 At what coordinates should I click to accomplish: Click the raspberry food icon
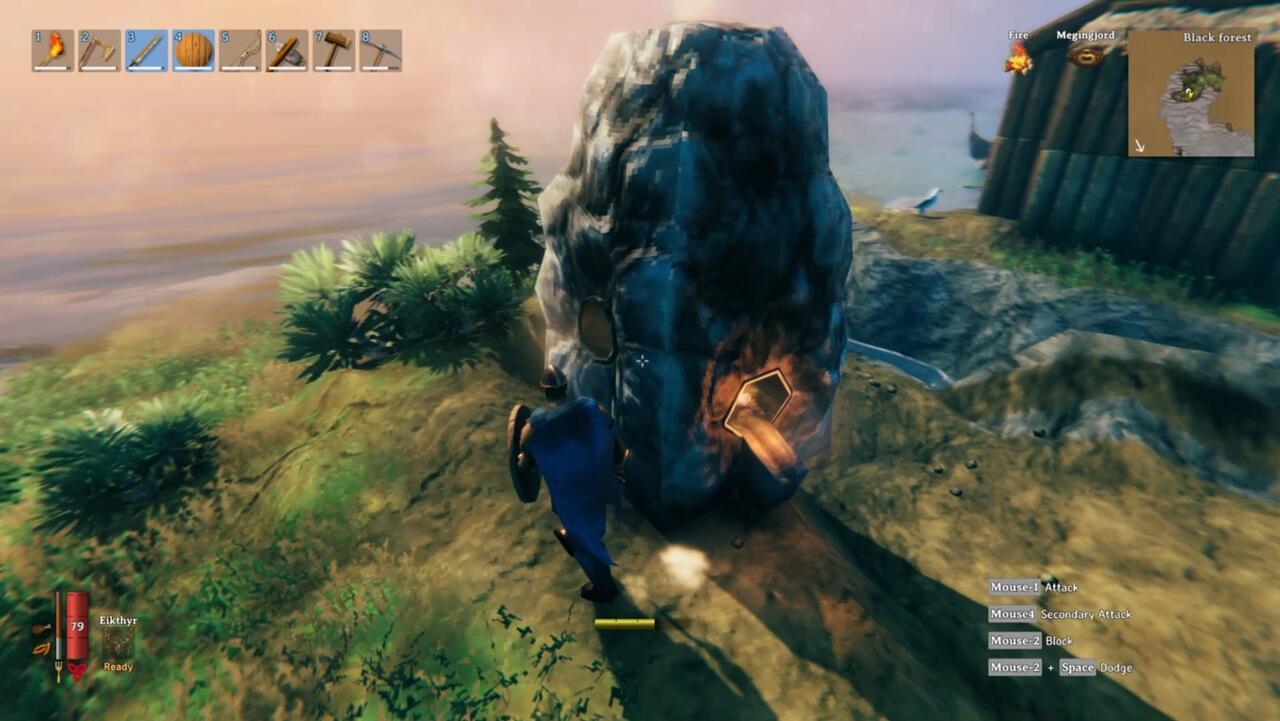[41, 650]
